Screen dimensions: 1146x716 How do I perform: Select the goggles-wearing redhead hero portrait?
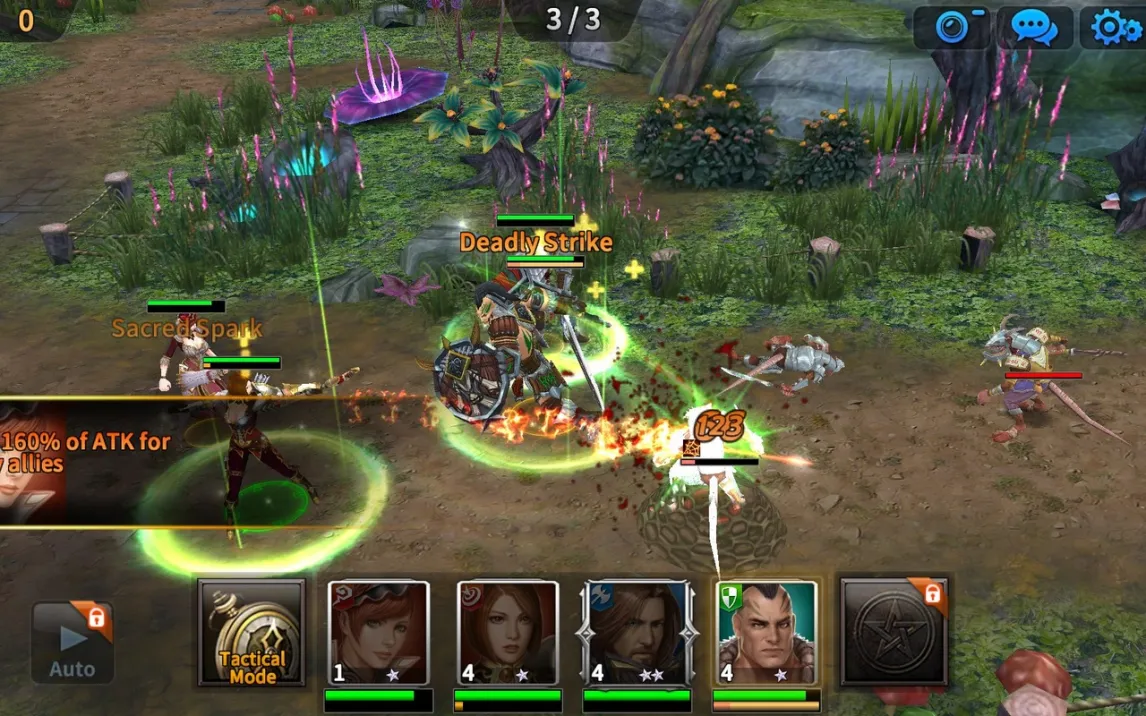[x=379, y=632]
